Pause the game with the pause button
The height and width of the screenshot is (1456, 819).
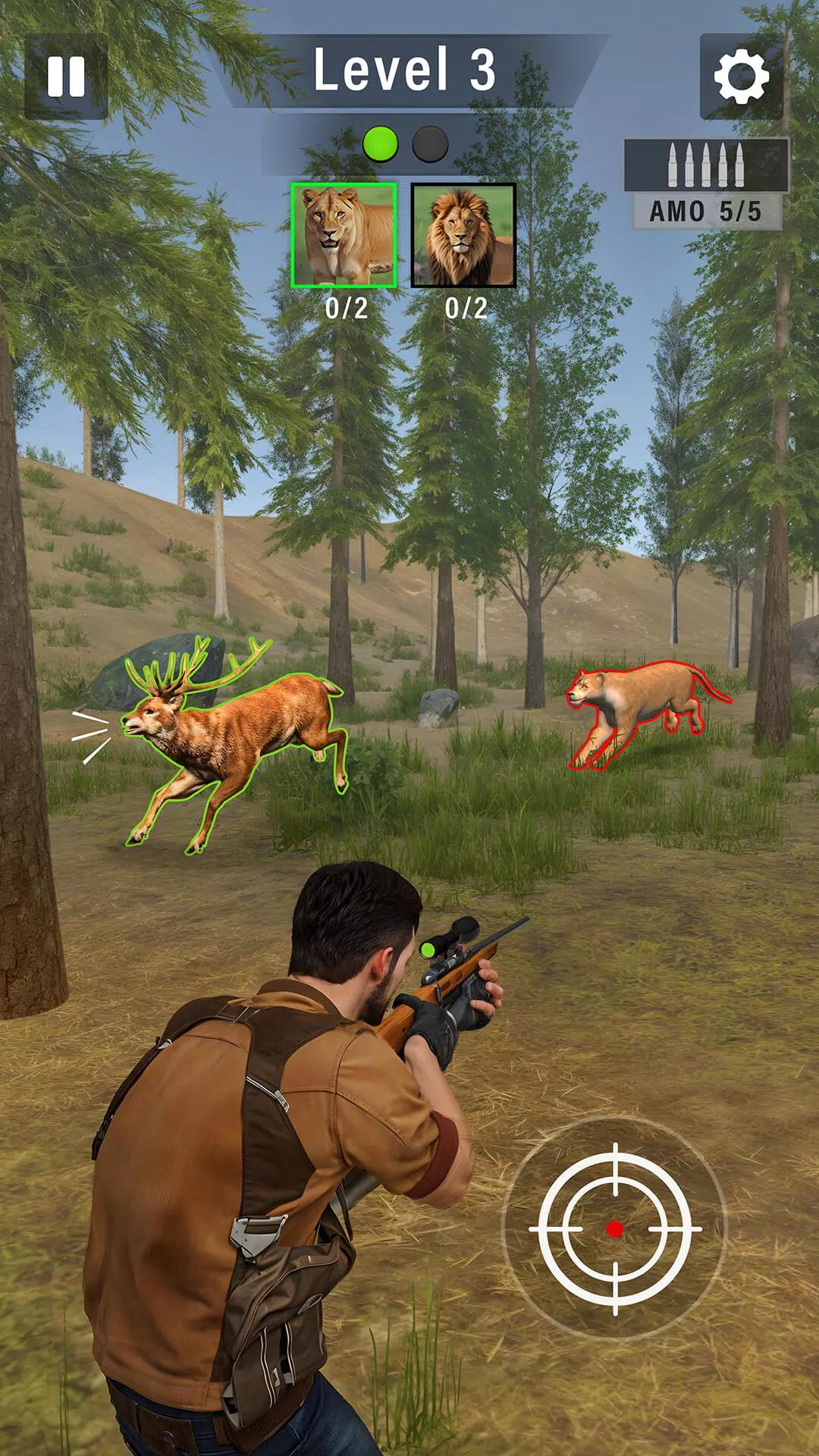[66, 77]
